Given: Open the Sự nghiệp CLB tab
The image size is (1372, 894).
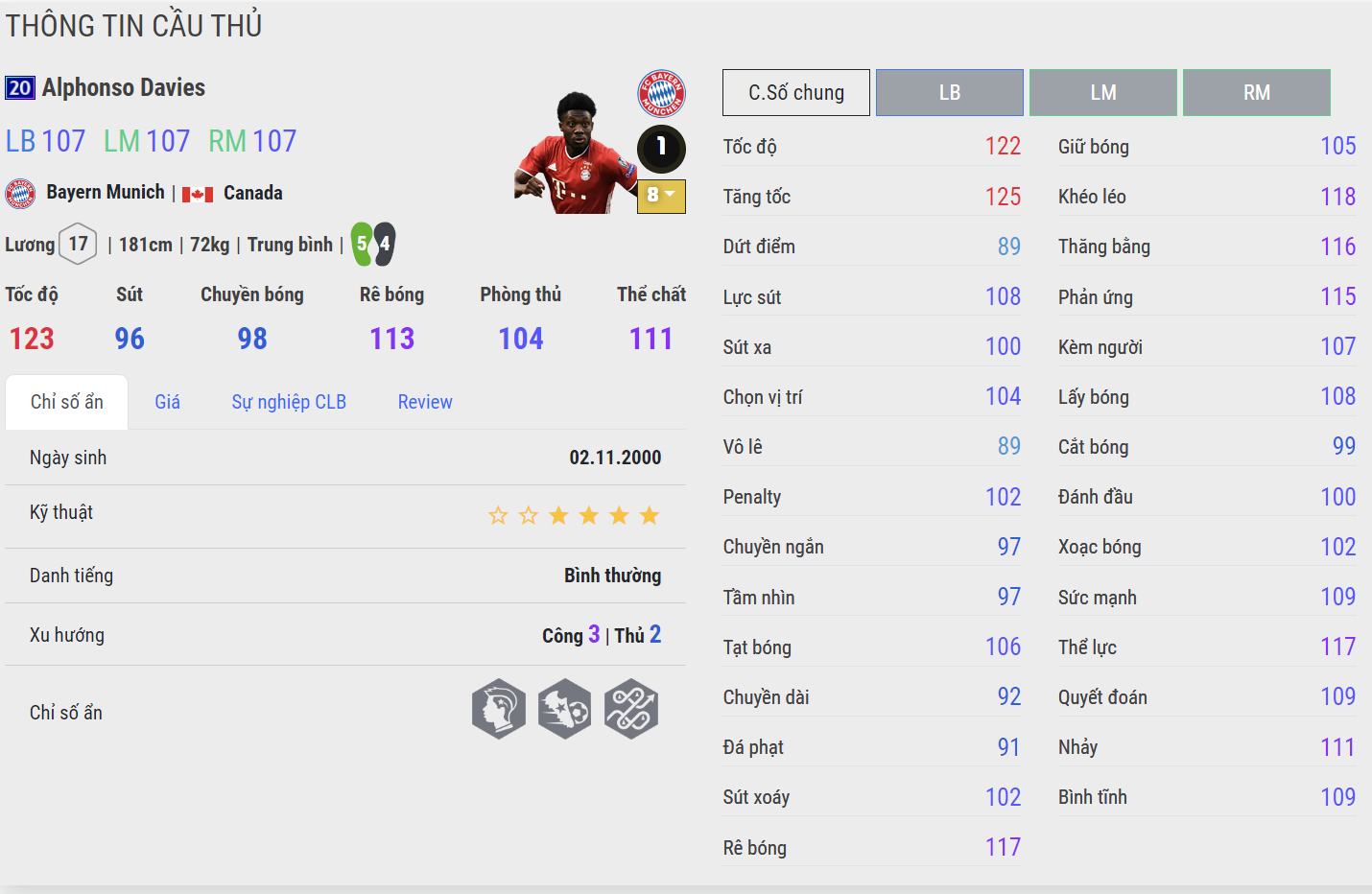Looking at the screenshot, I should [289, 401].
